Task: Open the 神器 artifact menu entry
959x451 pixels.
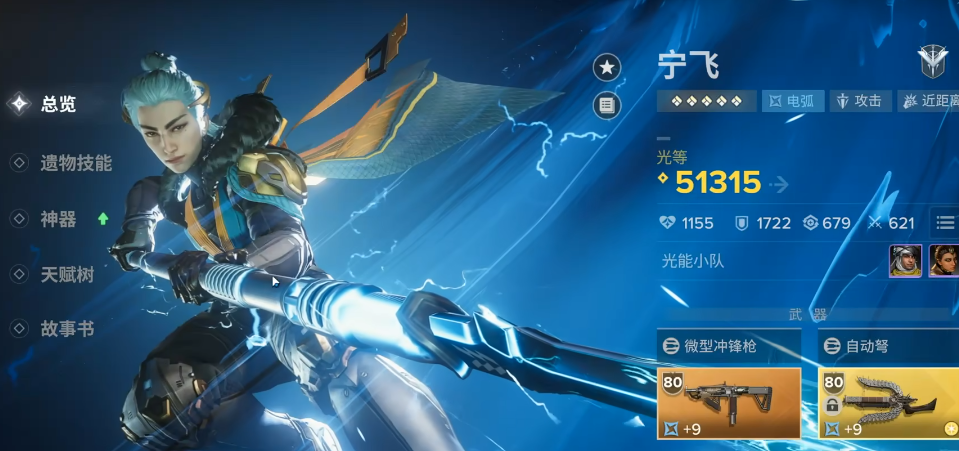Action: pyautogui.click(x=58, y=220)
